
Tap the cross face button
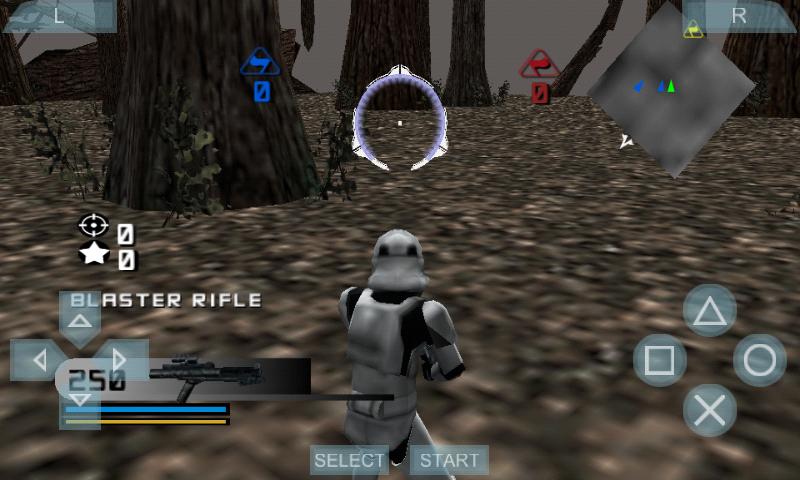point(710,410)
